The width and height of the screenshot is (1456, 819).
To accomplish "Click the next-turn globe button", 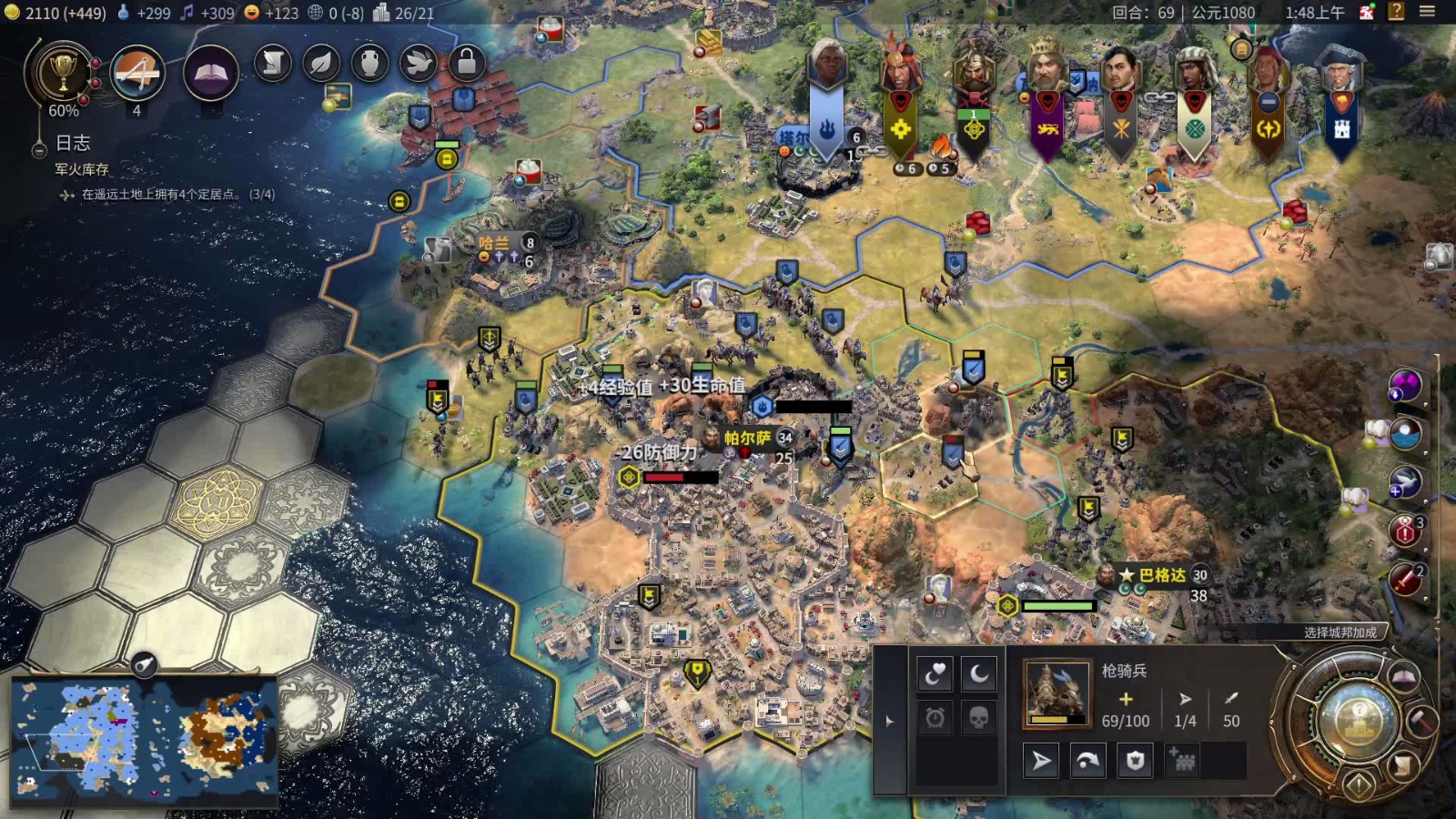I will 1358,717.
